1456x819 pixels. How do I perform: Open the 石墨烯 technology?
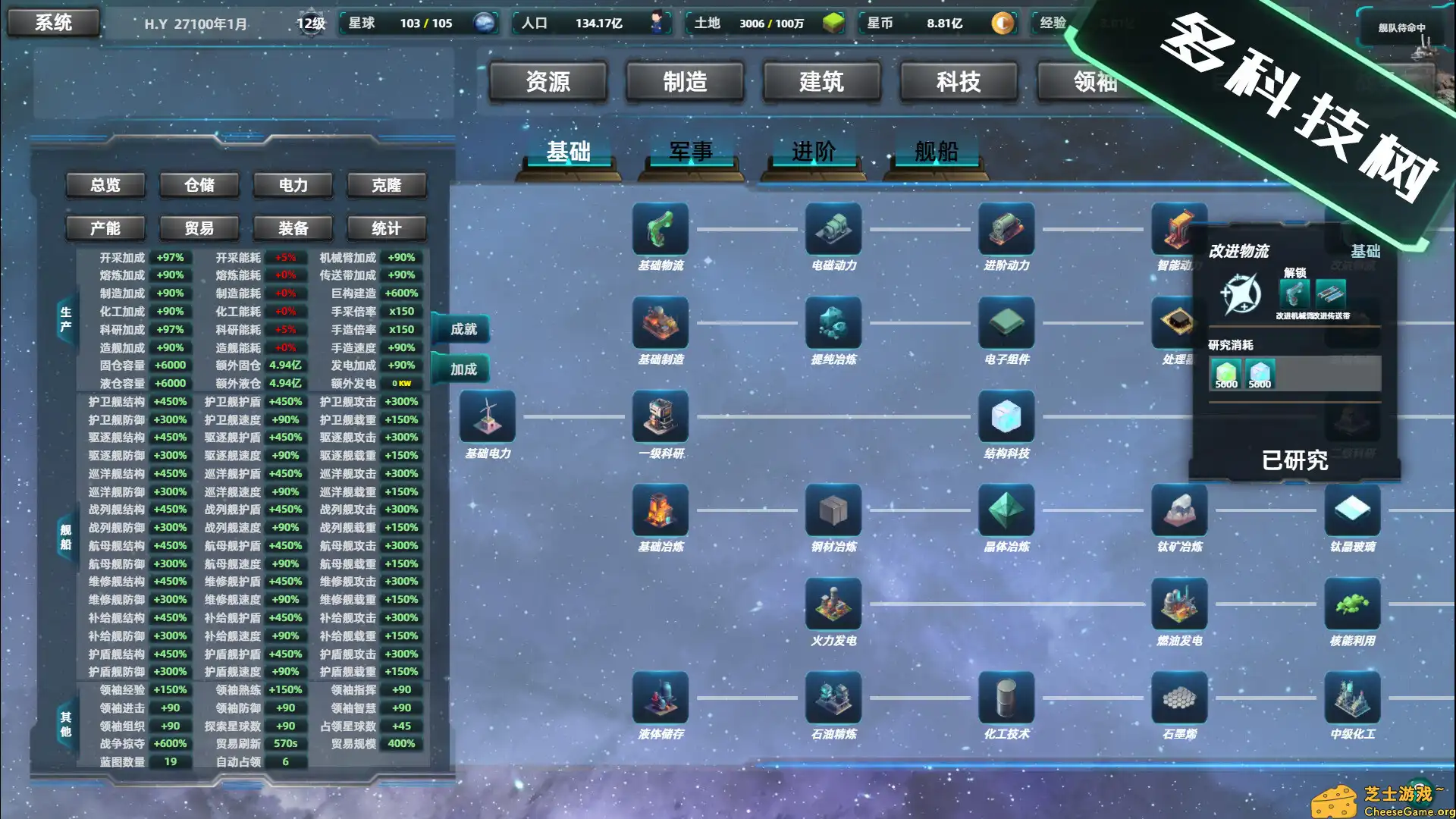point(1178,698)
